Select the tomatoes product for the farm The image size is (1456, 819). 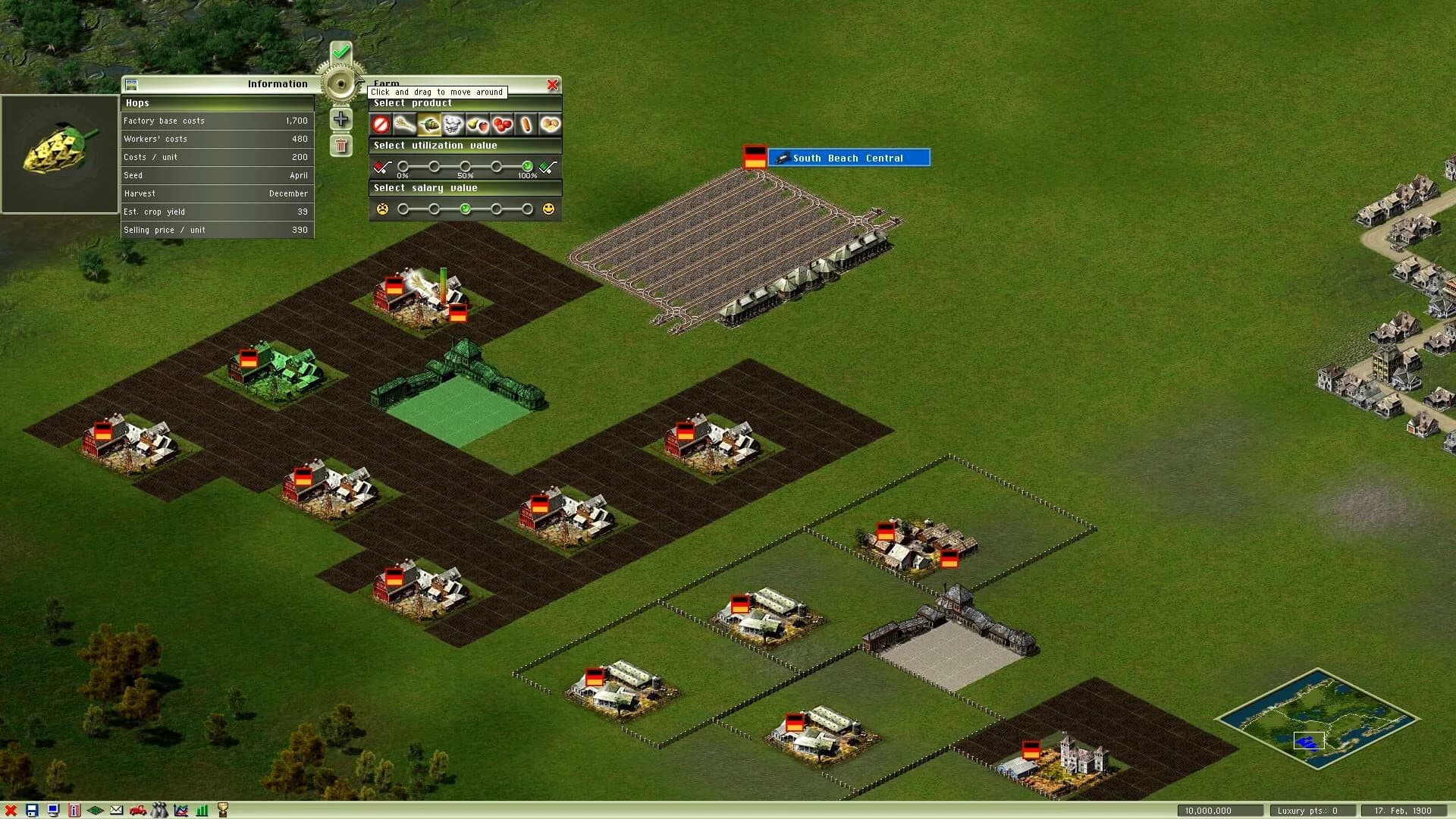click(x=500, y=124)
